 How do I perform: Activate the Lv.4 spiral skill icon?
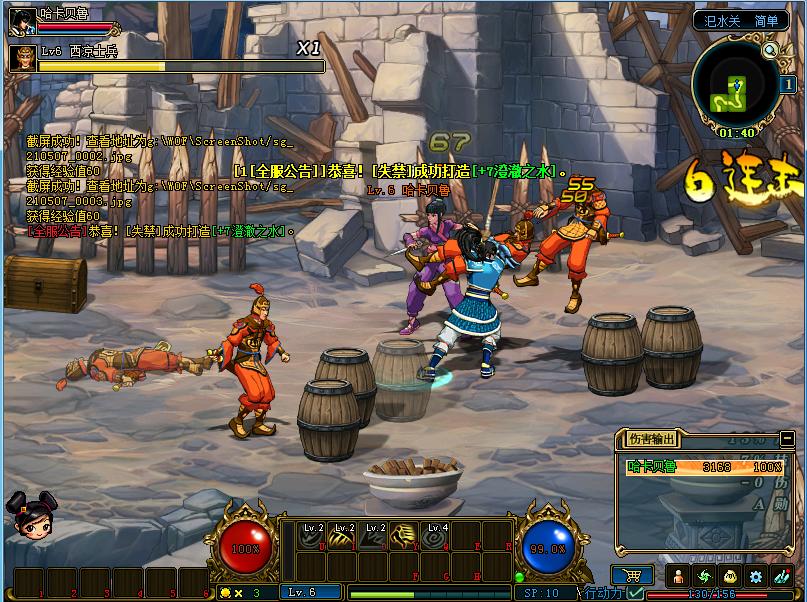435,537
